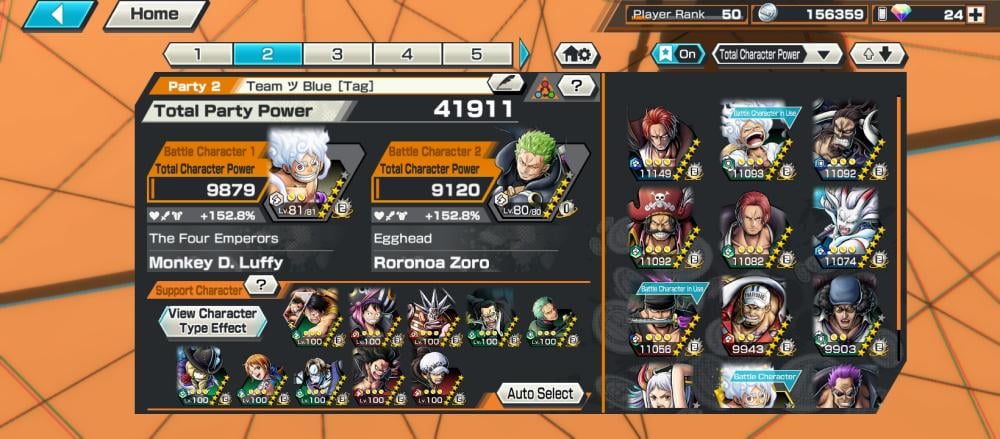Viewport: 1000px width, 439px height.
Task: Show next party tabs with arrow
Action: (x=525, y=54)
